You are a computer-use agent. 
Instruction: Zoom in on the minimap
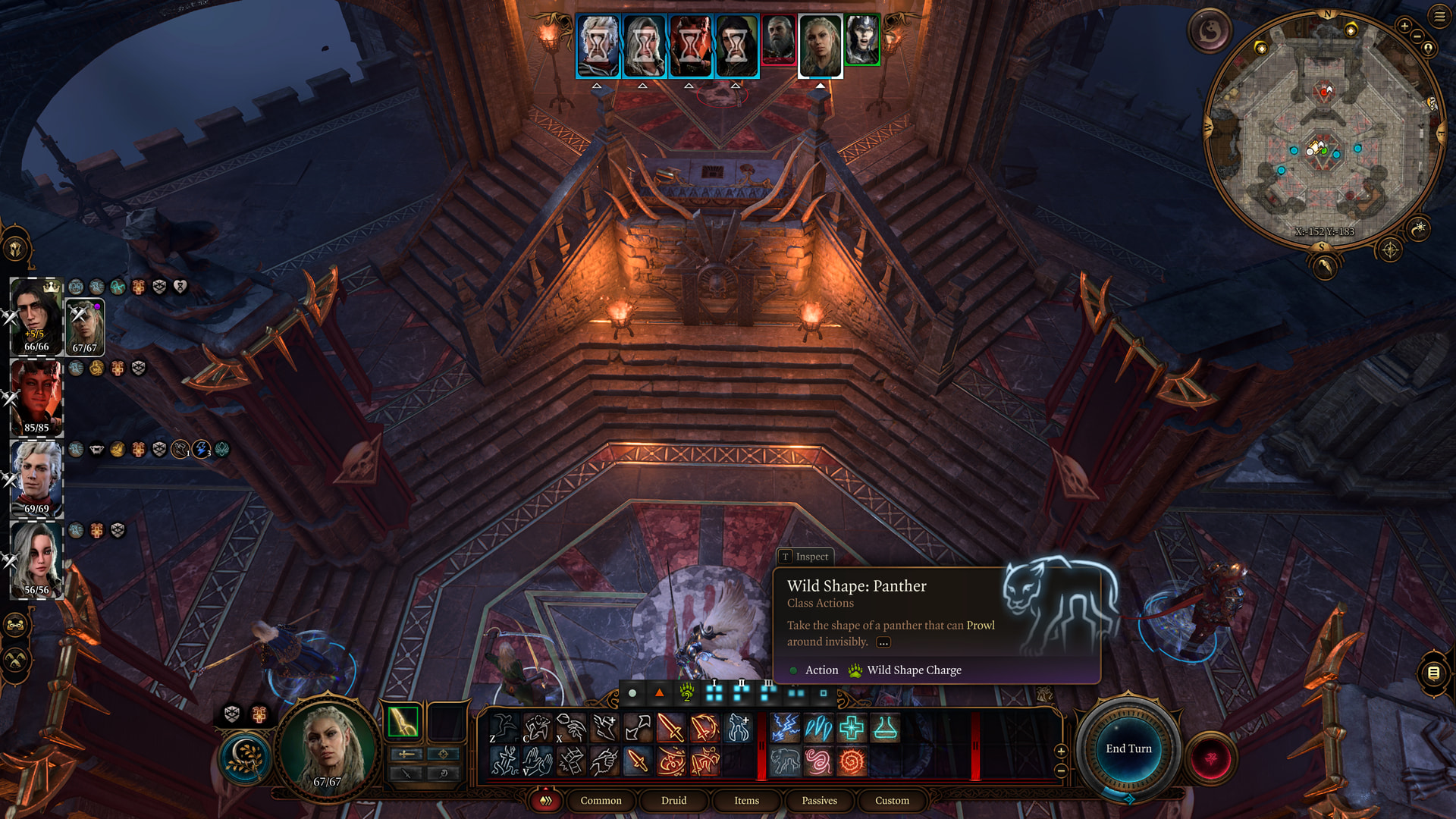point(1404,26)
